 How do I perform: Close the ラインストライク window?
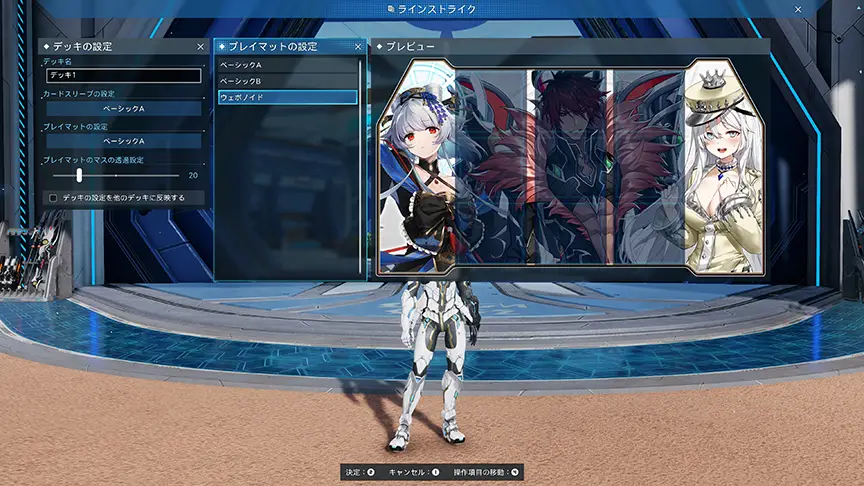(x=798, y=9)
